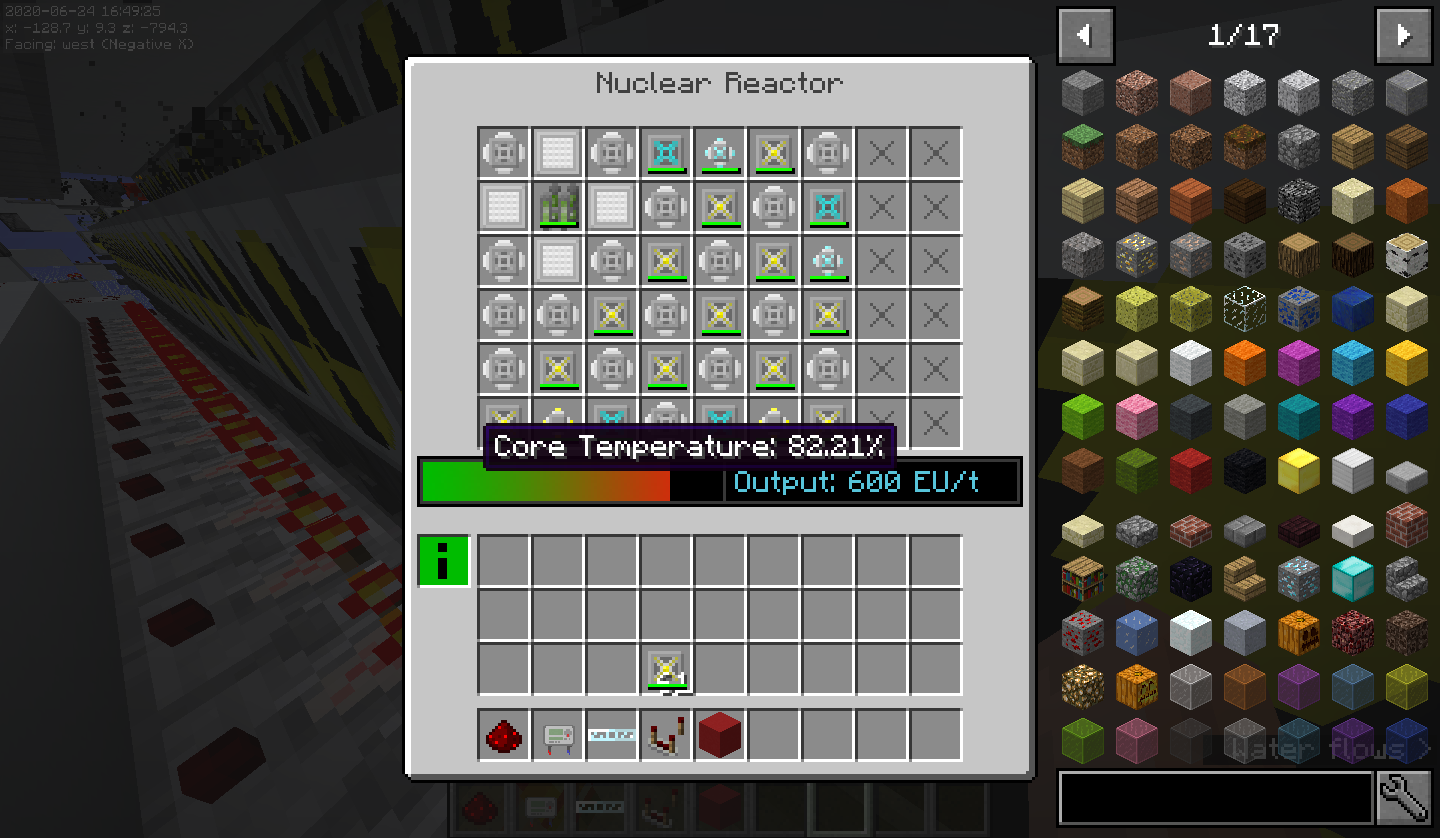This screenshot has width=1440, height=838.
Task: Open the wrench settings button
Action: [x=1404, y=797]
